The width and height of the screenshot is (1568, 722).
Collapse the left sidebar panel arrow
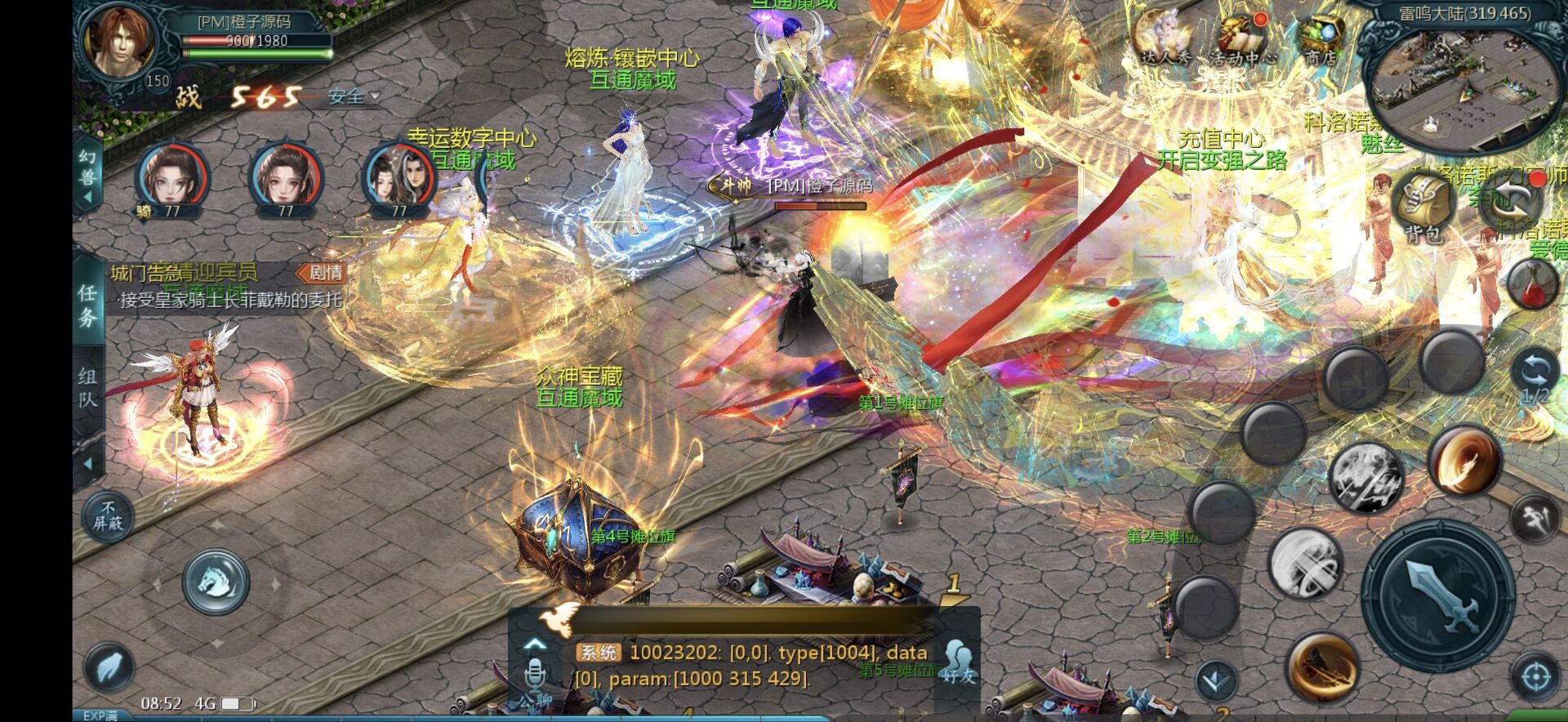[87, 461]
